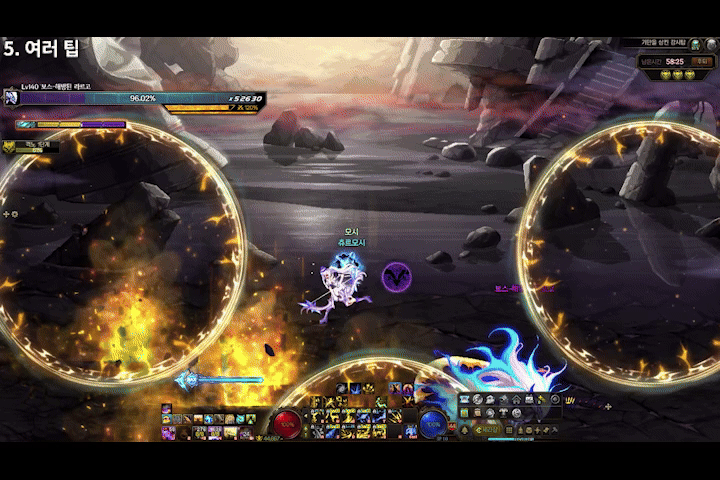
Task: Click the blue MP orb
Action: pyautogui.click(x=433, y=424)
